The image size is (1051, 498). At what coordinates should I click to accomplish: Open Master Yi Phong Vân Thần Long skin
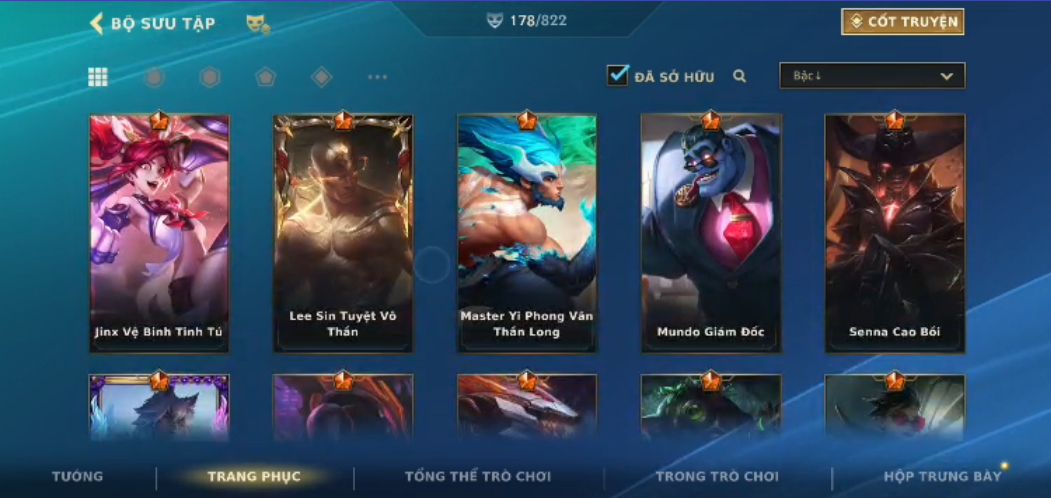527,233
